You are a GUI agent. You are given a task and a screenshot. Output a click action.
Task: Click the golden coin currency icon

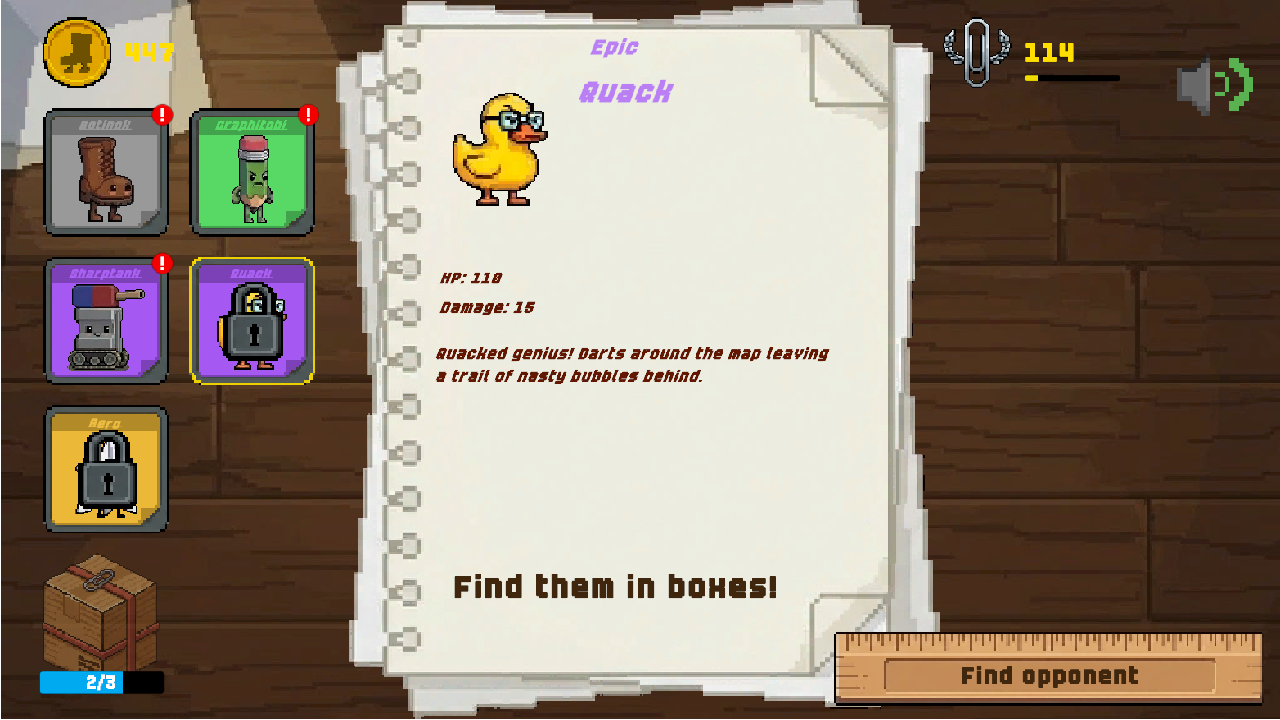click(x=77, y=53)
